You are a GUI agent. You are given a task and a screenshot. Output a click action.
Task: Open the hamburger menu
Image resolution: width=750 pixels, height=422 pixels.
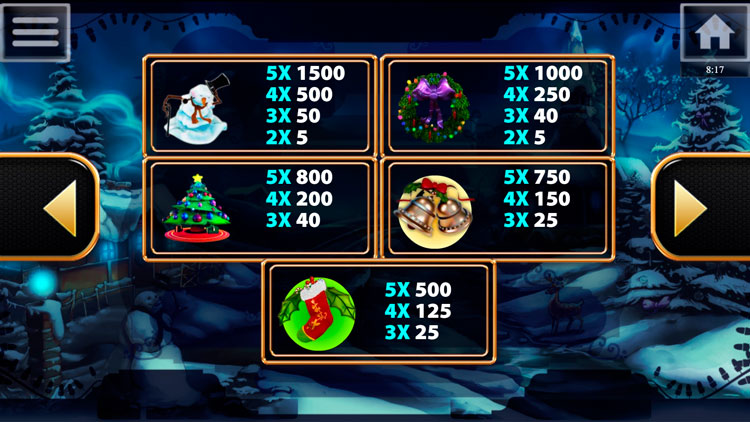point(35,31)
